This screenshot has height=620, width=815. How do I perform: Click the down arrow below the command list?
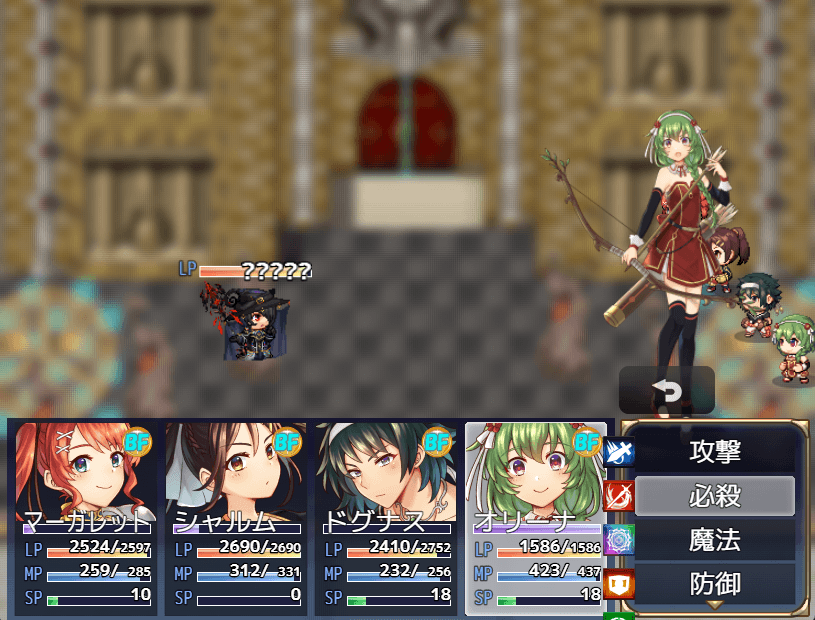[x=715, y=605]
